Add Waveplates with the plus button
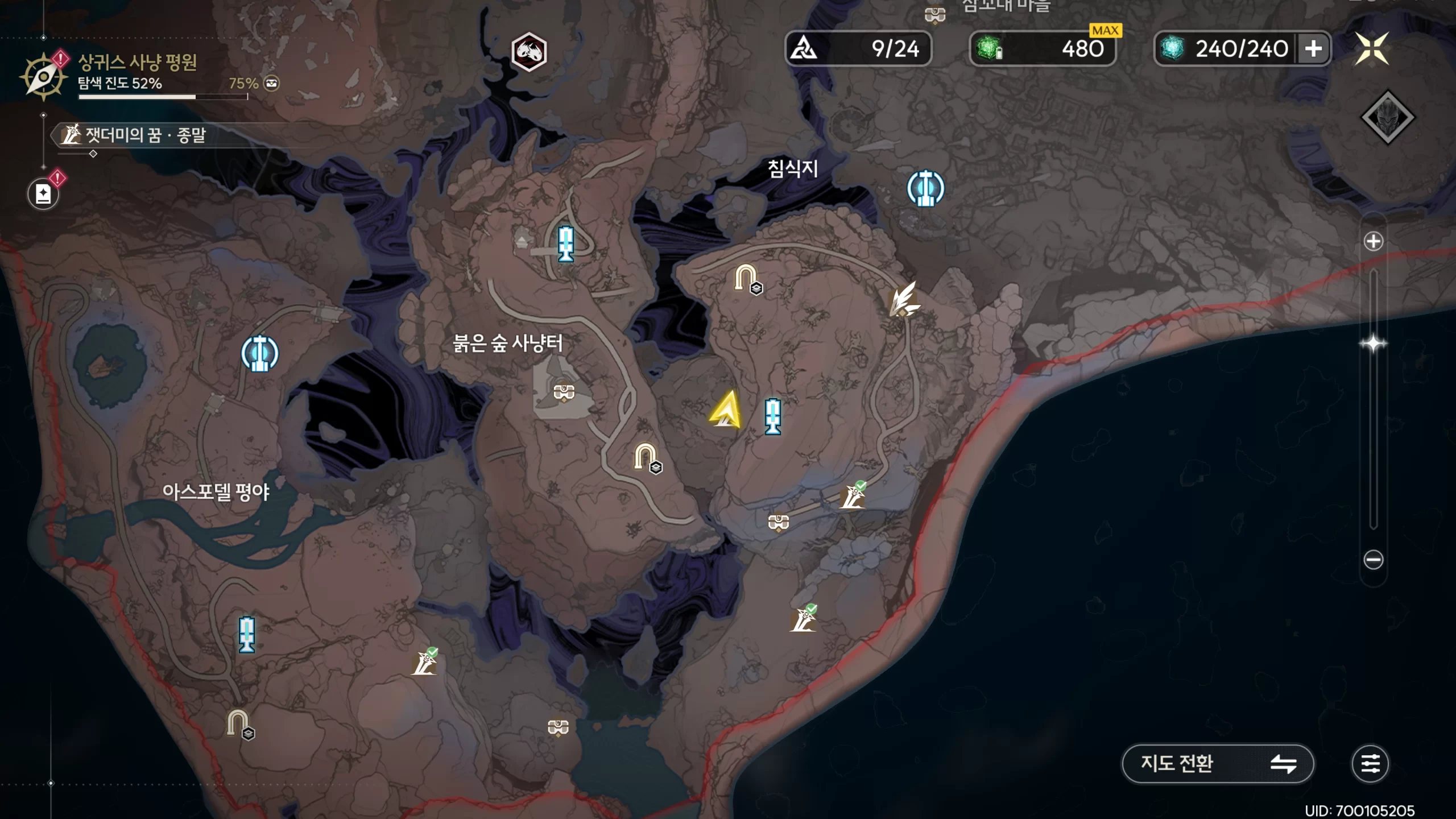Viewport: 1456px width, 819px height. point(1313,49)
